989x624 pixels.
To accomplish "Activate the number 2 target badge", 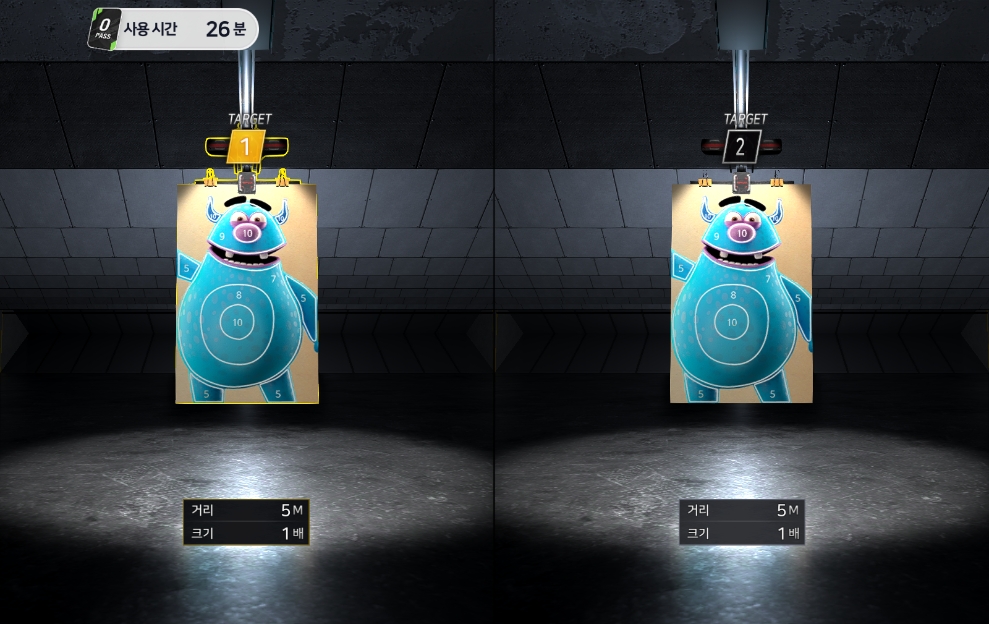I will 740,146.
